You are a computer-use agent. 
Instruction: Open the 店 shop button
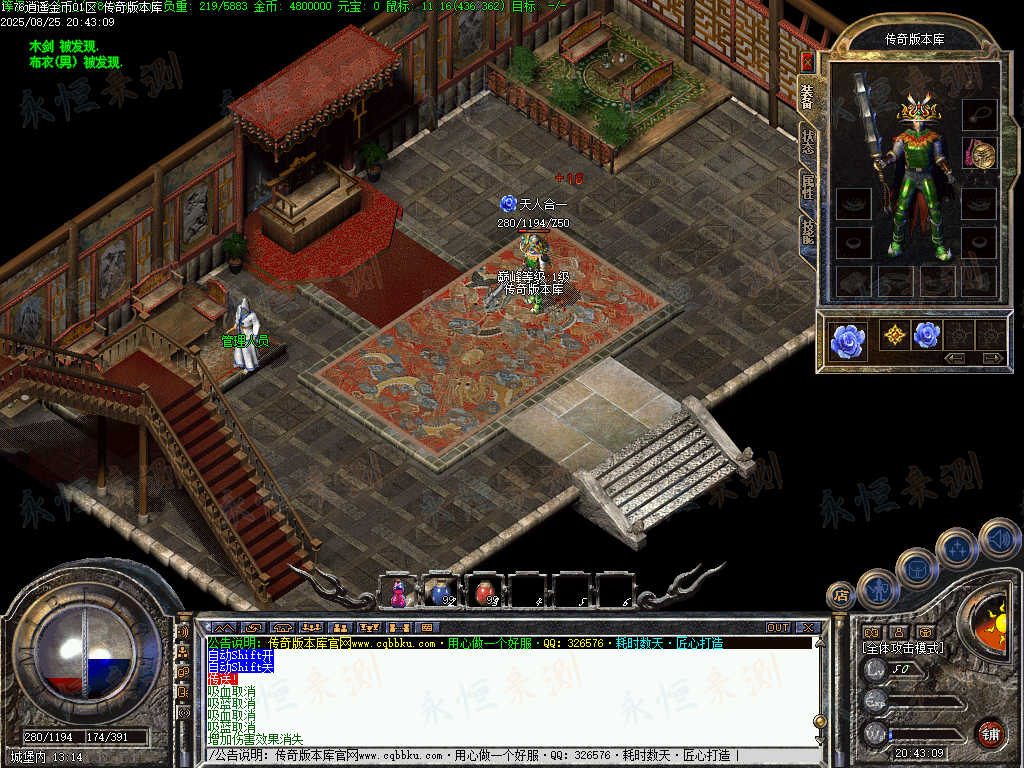[841, 596]
